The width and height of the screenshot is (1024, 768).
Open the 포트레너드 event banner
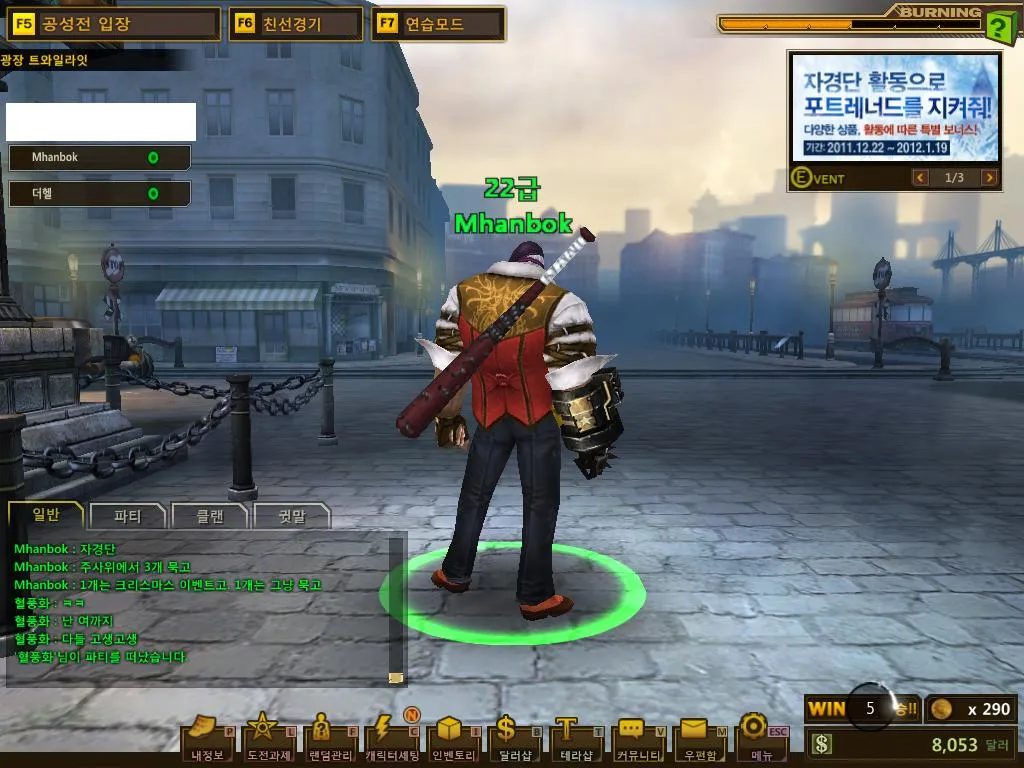(x=895, y=106)
